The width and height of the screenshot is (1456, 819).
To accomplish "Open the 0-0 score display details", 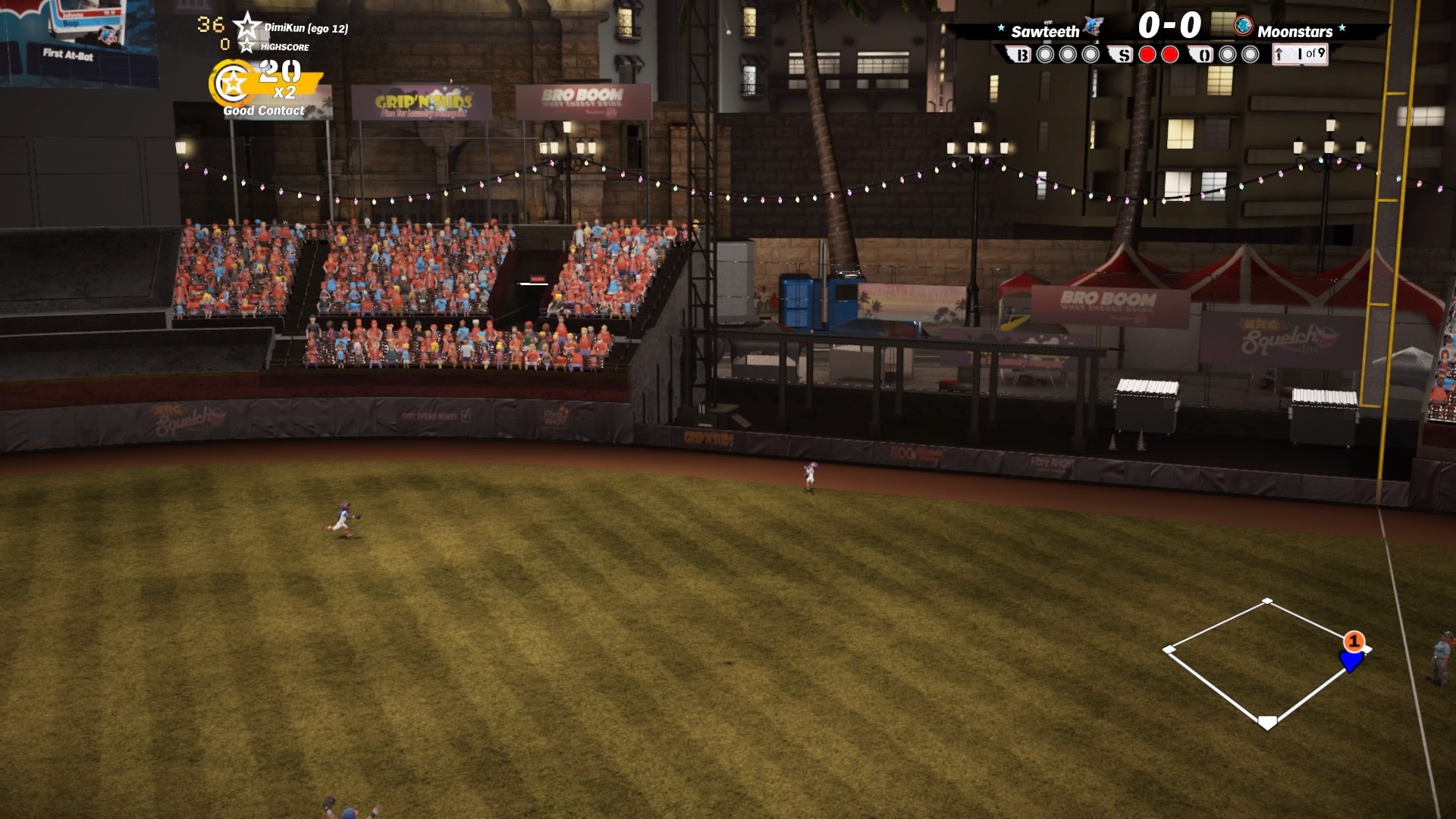I will [1170, 26].
